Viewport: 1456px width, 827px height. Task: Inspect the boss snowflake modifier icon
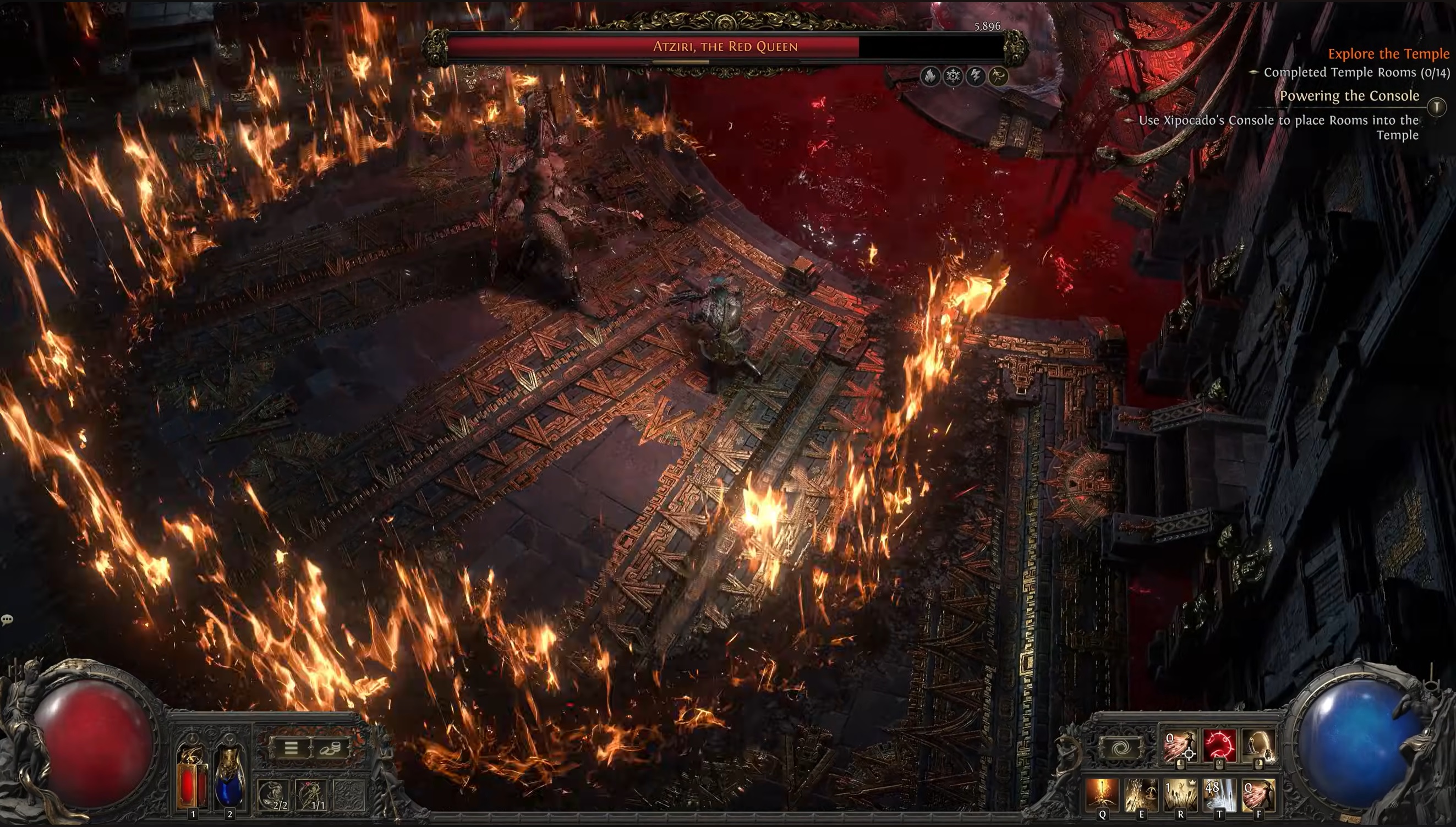pyautogui.click(x=953, y=75)
